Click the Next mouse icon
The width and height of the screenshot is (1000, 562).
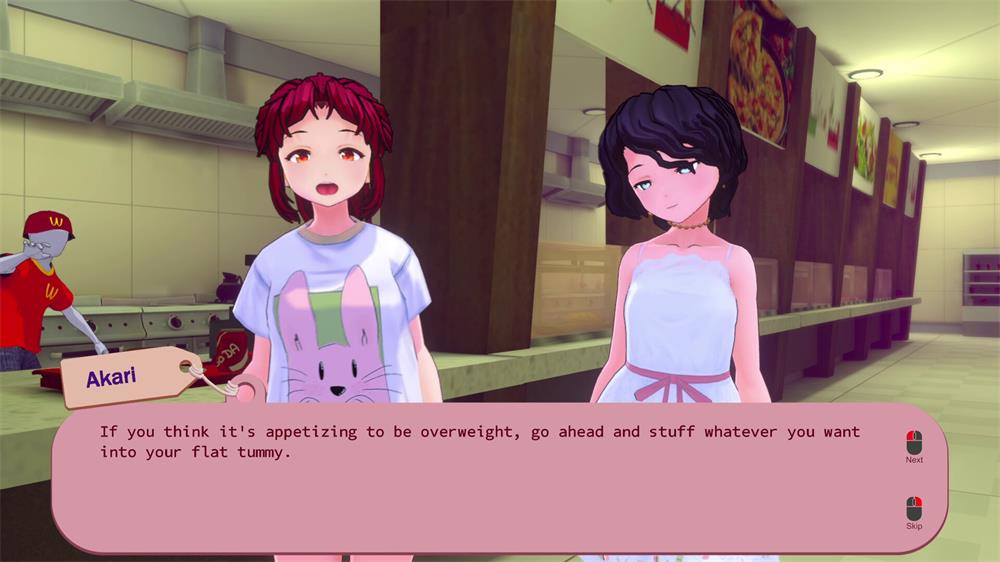pos(913,441)
